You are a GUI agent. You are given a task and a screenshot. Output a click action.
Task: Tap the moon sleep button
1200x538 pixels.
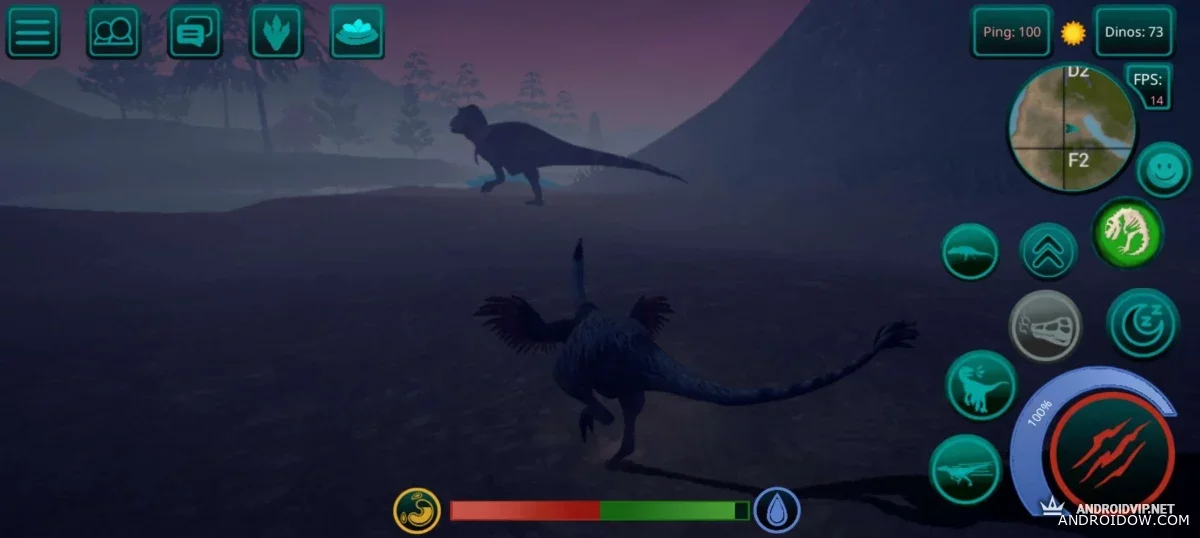[1141, 322]
